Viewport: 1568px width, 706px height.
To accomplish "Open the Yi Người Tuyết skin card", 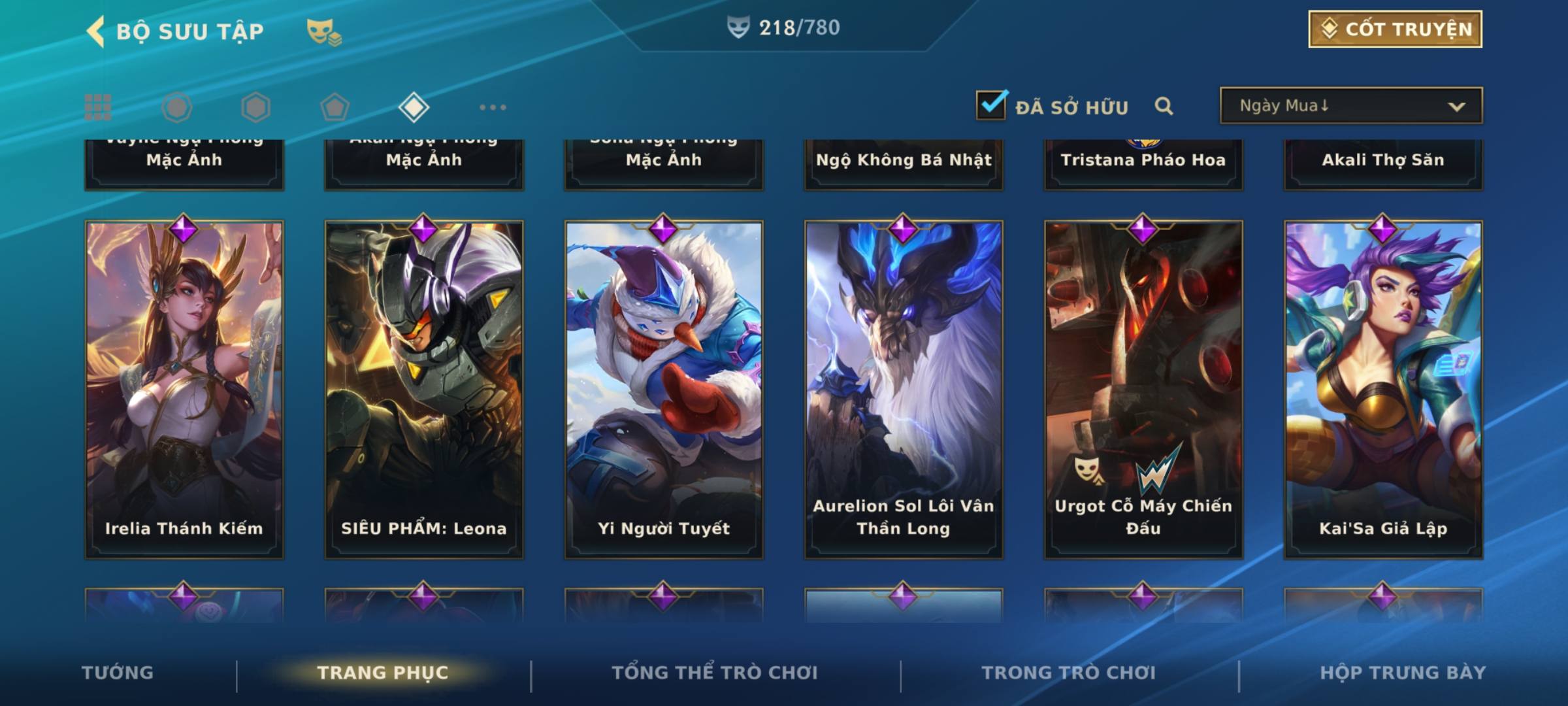I will tap(664, 389).
